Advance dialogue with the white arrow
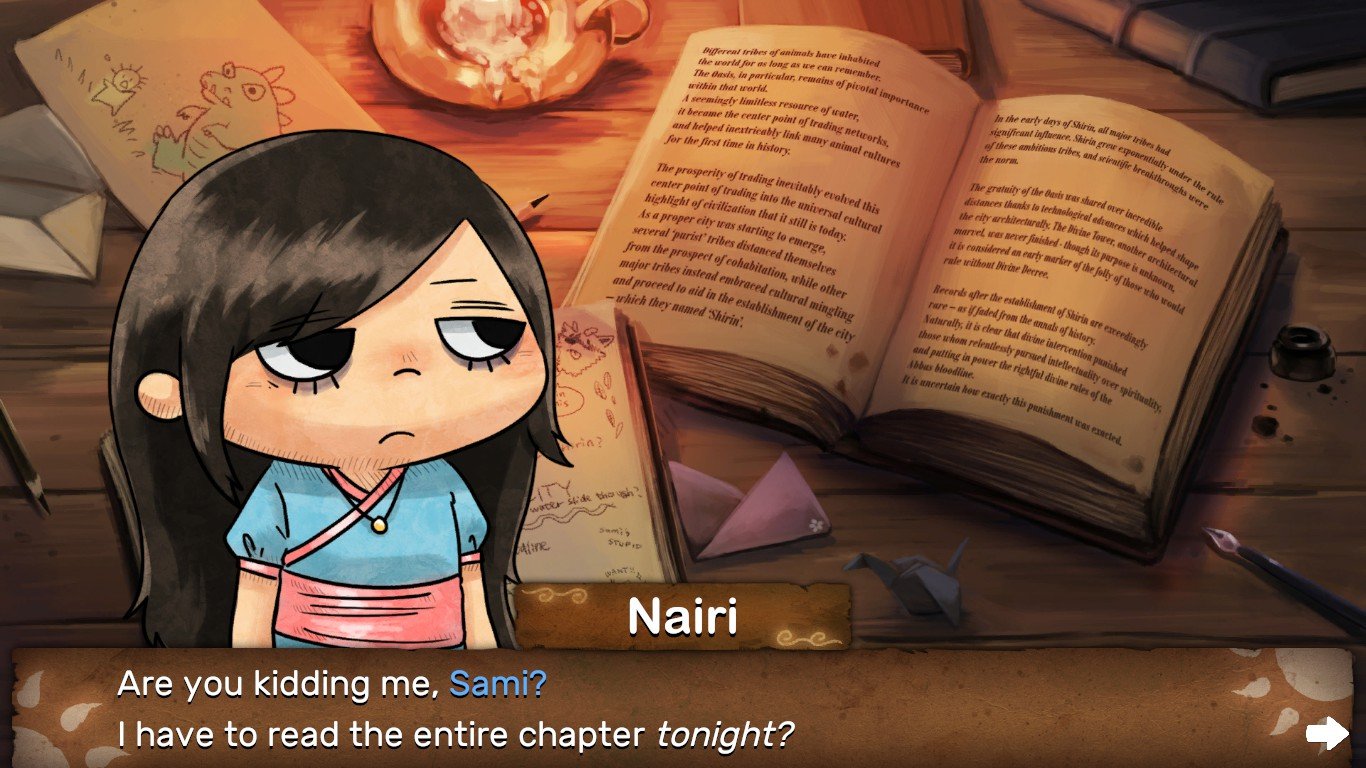This screenshot has width=1366, height=768. 1326,733
